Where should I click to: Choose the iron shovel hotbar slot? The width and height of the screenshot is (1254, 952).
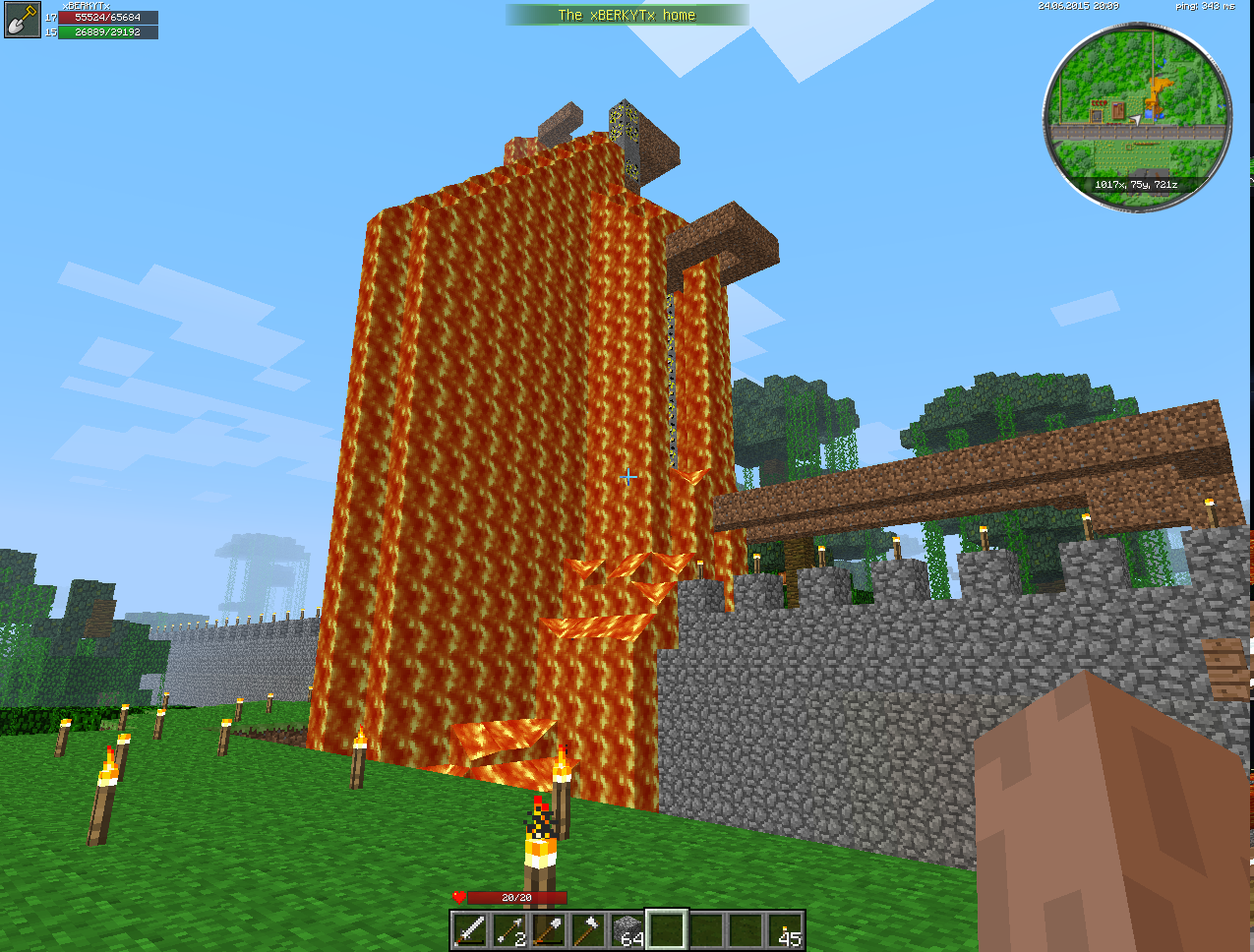[549, 930]
